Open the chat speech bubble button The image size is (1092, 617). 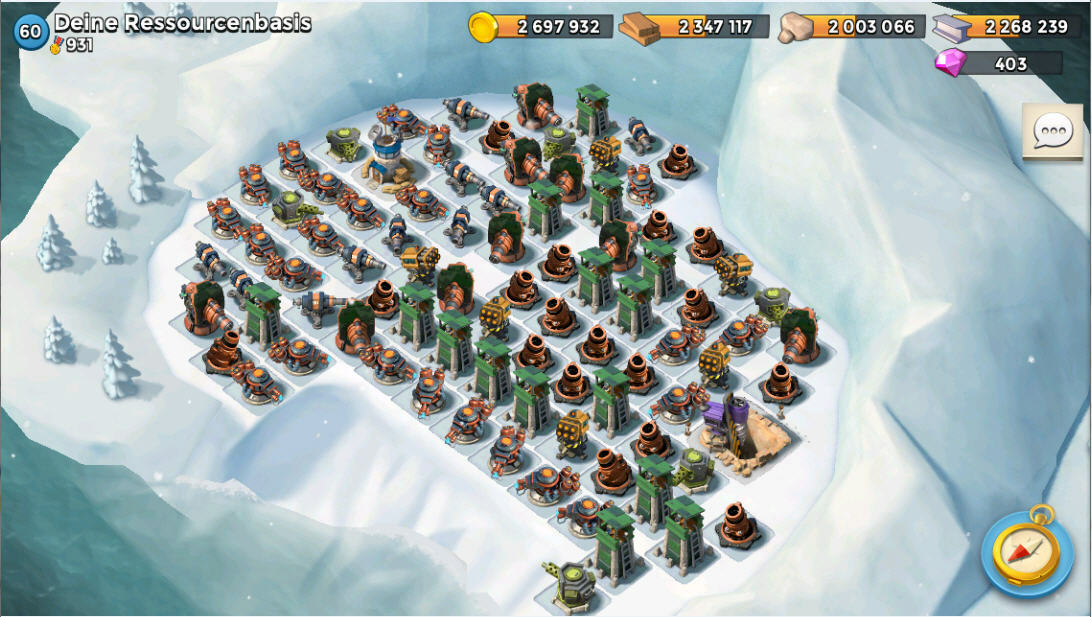tap(1052, 130)
